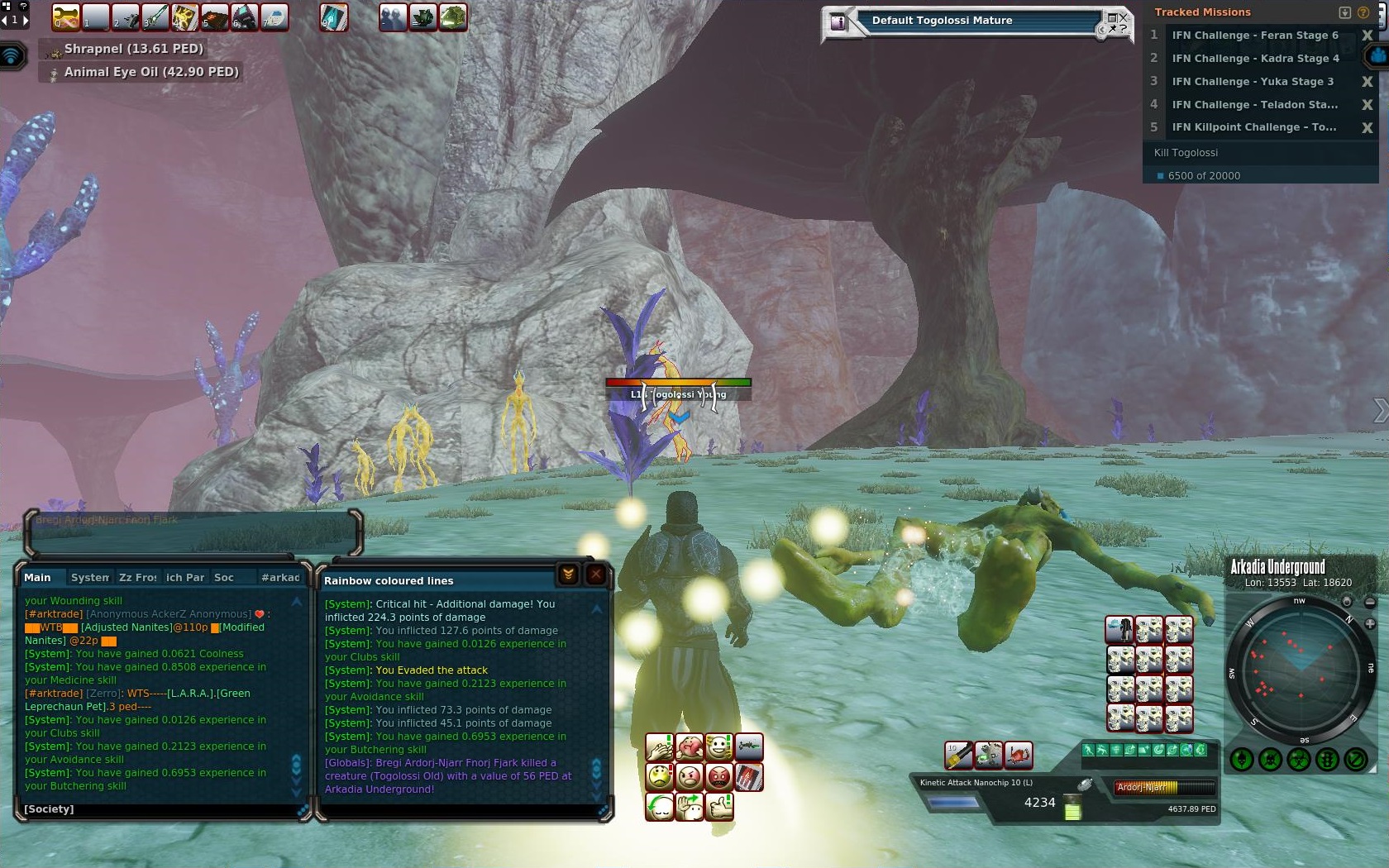Screen dimensions: 1389x868
Task: Zoom in the radar with the plus button
Action: point(1370,624)
